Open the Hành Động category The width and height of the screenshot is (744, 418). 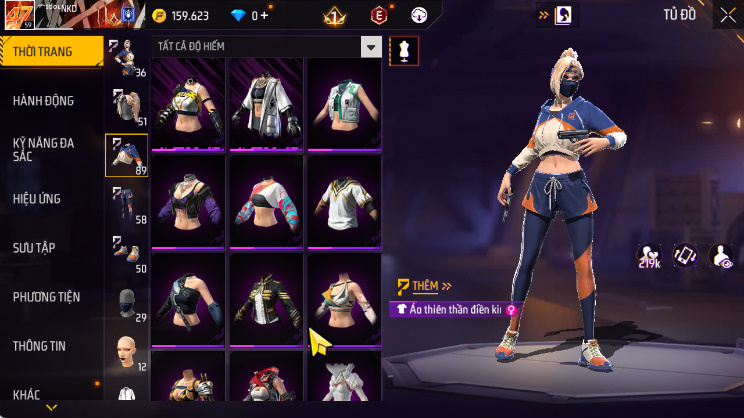44,100
